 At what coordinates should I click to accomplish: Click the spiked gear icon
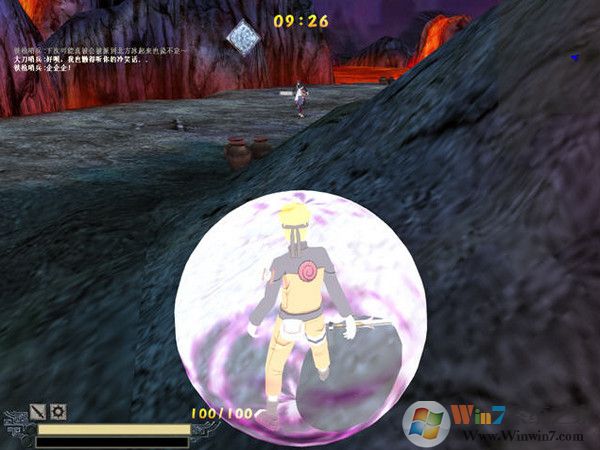(58, 411)
